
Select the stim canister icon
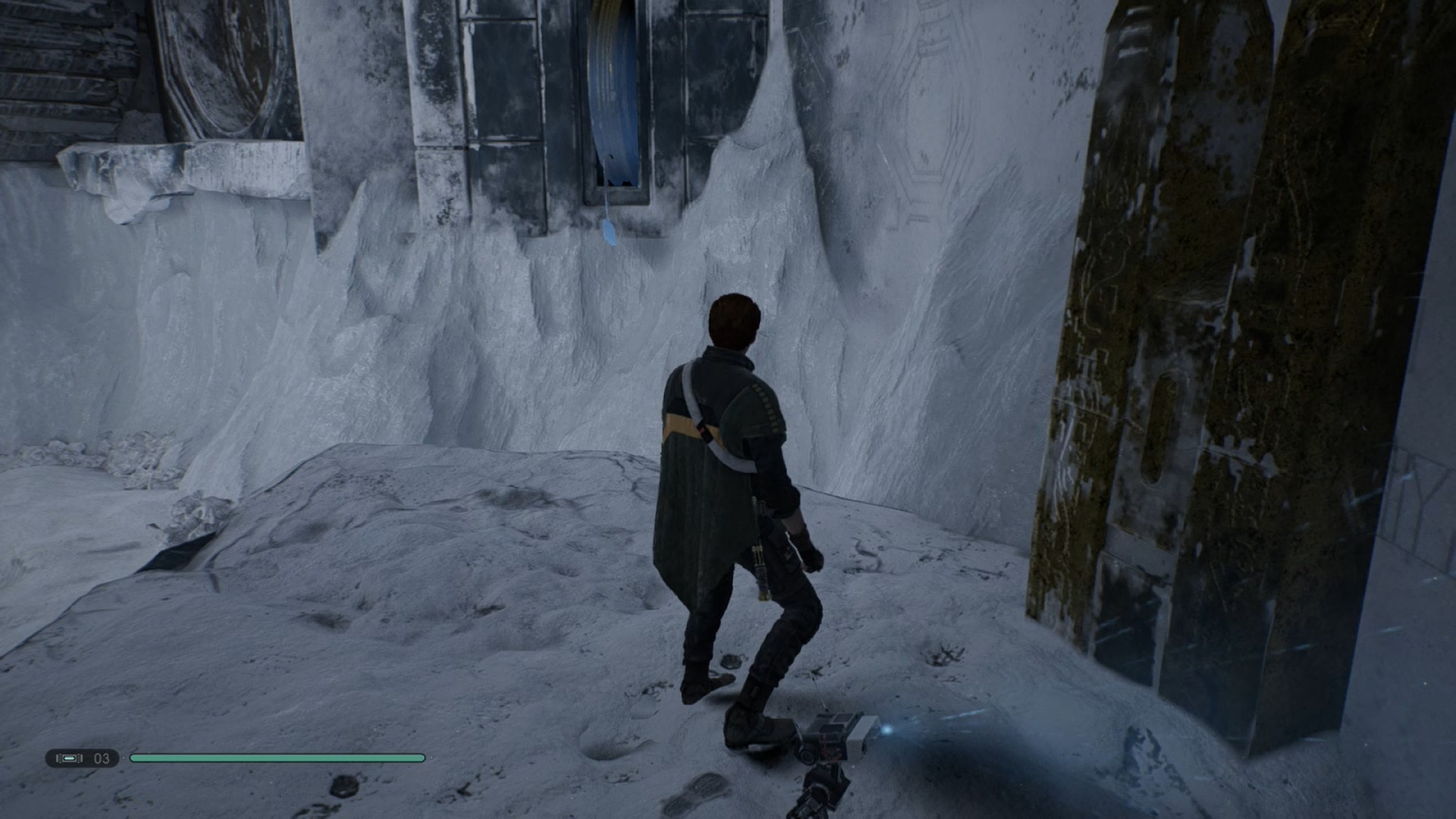pos(70,758)
